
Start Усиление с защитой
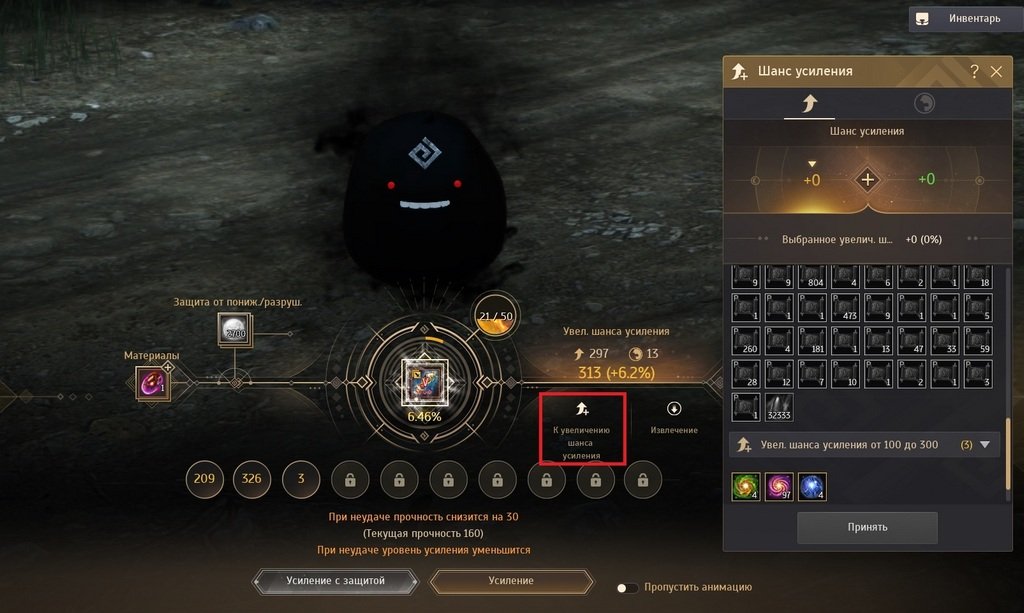pyautogui.click(x=335, y=581)
